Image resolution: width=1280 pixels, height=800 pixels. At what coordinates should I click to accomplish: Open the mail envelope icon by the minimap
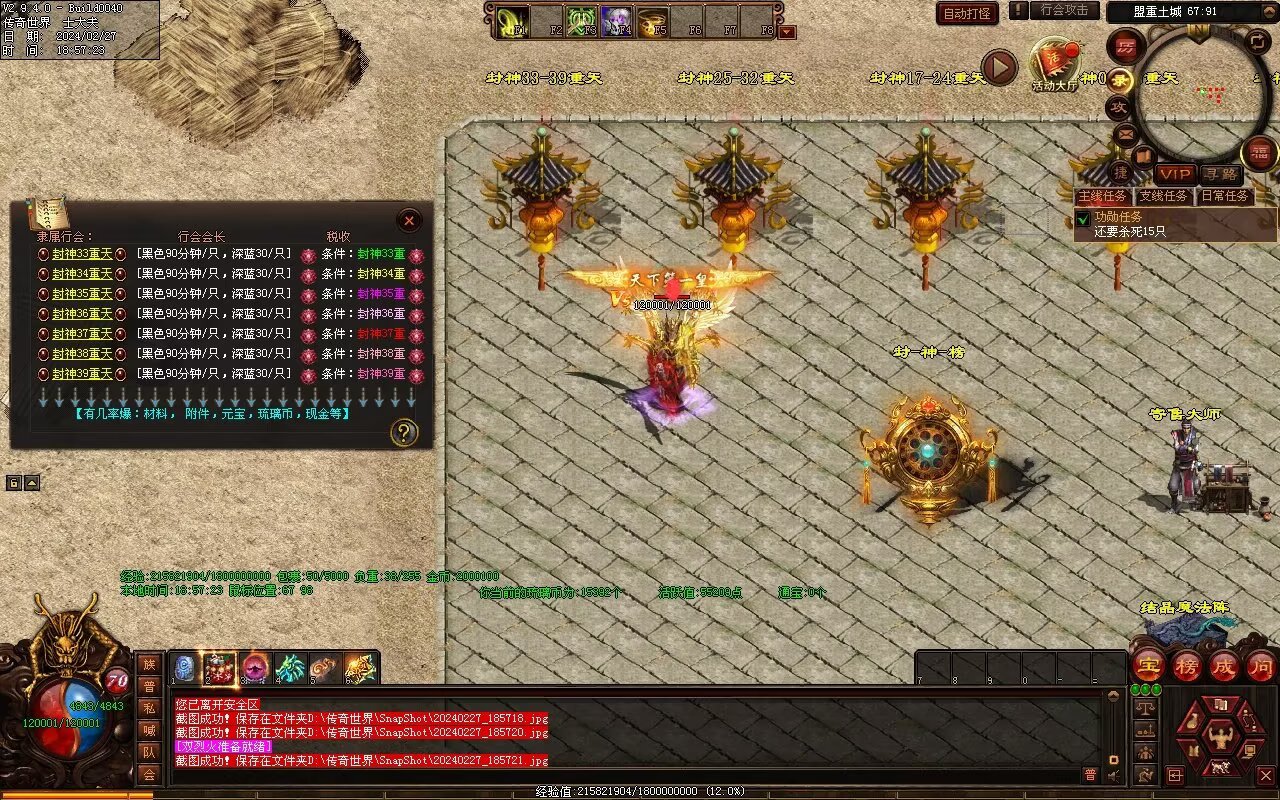point(1125,132)
